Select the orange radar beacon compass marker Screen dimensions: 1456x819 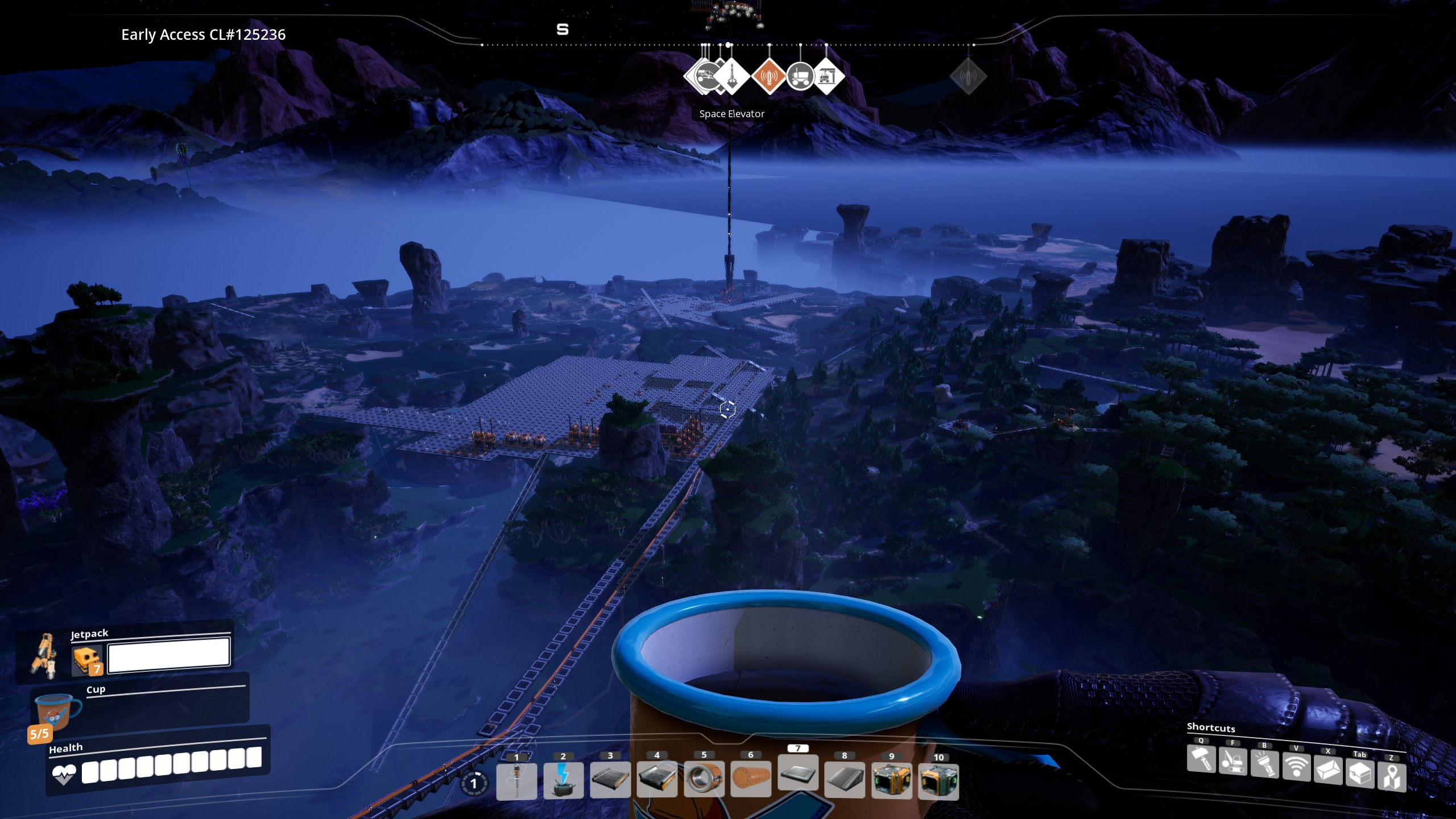[x=769, y=76]
